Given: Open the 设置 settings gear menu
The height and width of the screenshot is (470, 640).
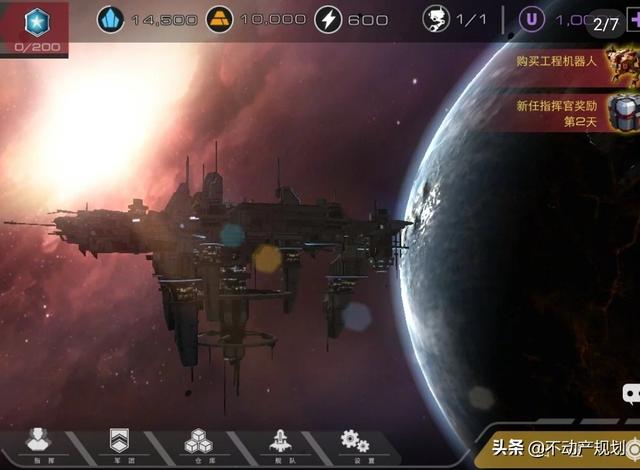Looking at the screenshot, I should (355, 443).
